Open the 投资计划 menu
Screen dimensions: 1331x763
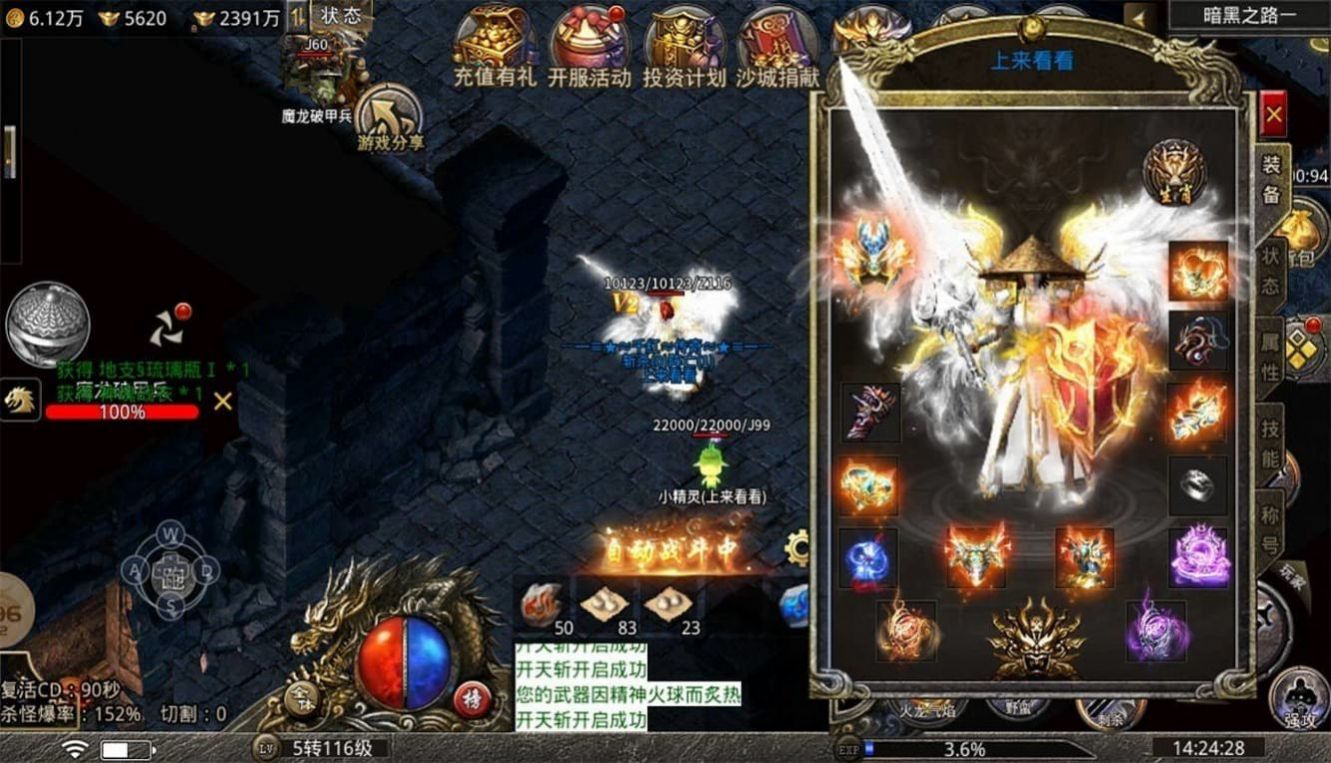tap(684, 46)
